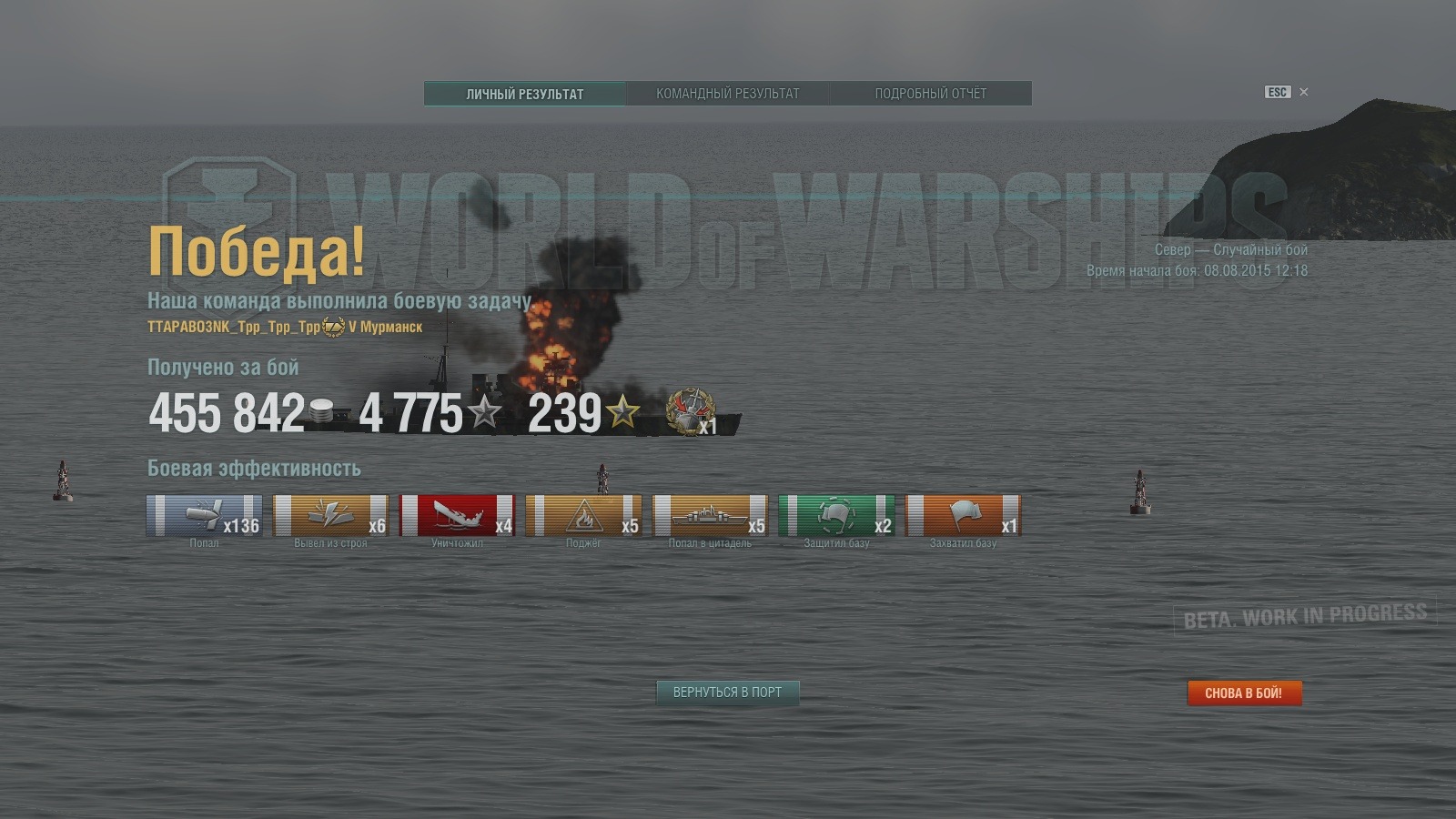This screenshot has height=819, width=1456.
Task: Select the Попал x136 hits ribbon
Action: pos(204,516)
